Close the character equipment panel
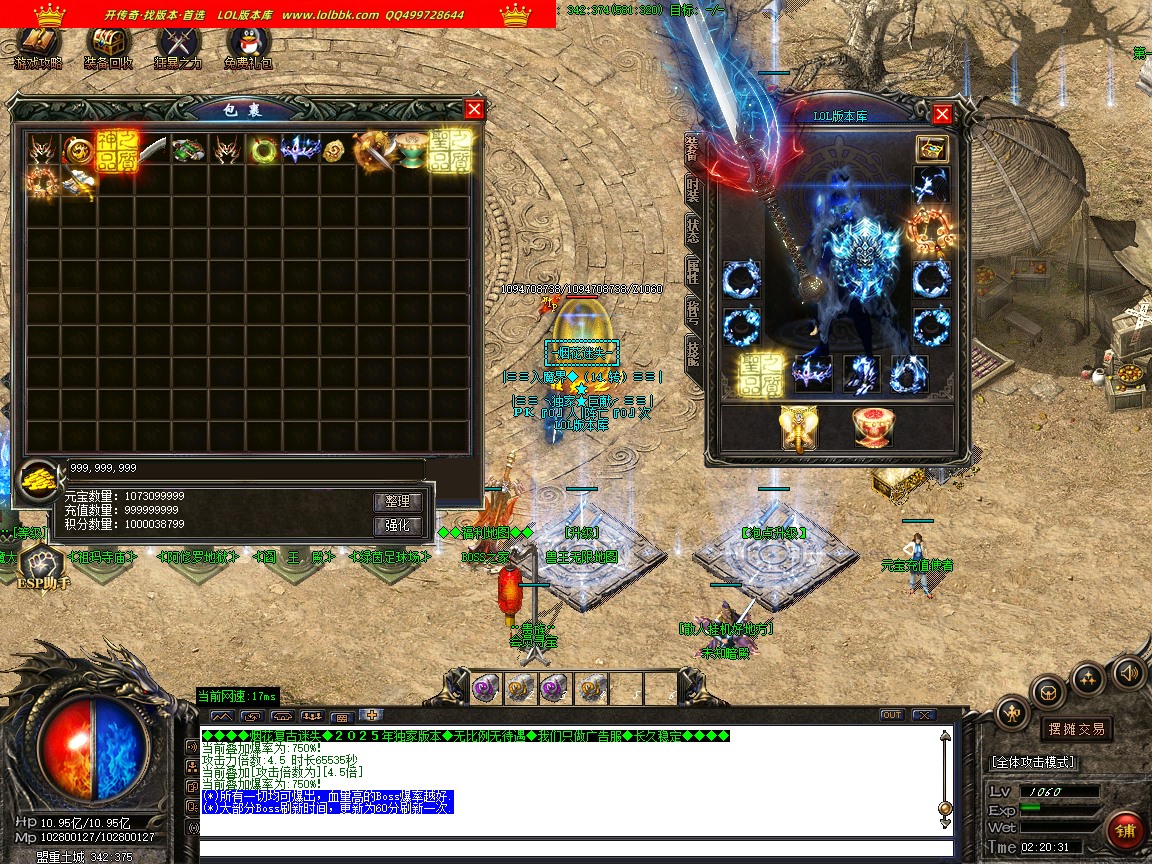 coord(941,115)
